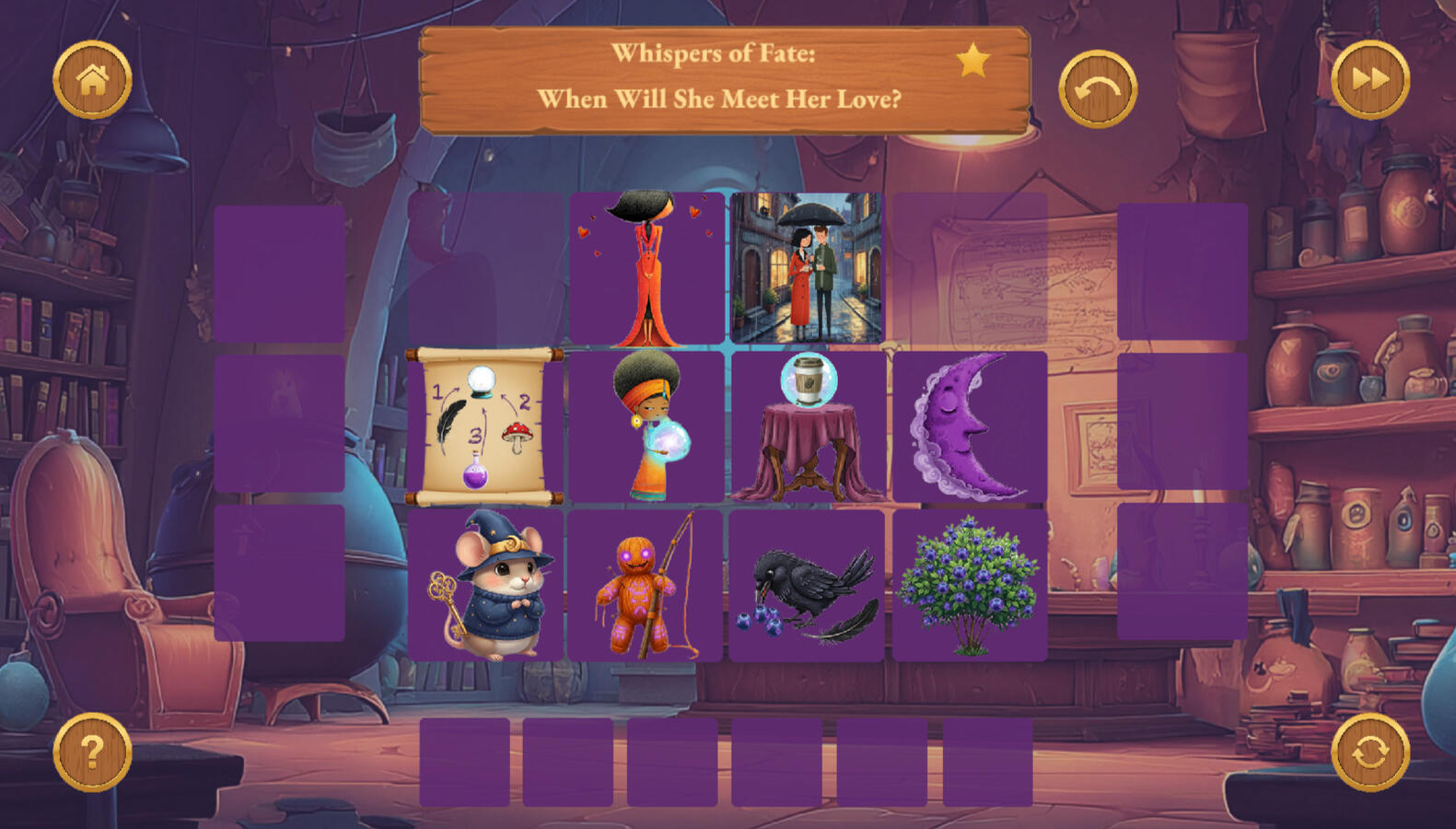Screen dimensions: 1456x829
Task: Open the question mark hint button
Action: (92, 752)
